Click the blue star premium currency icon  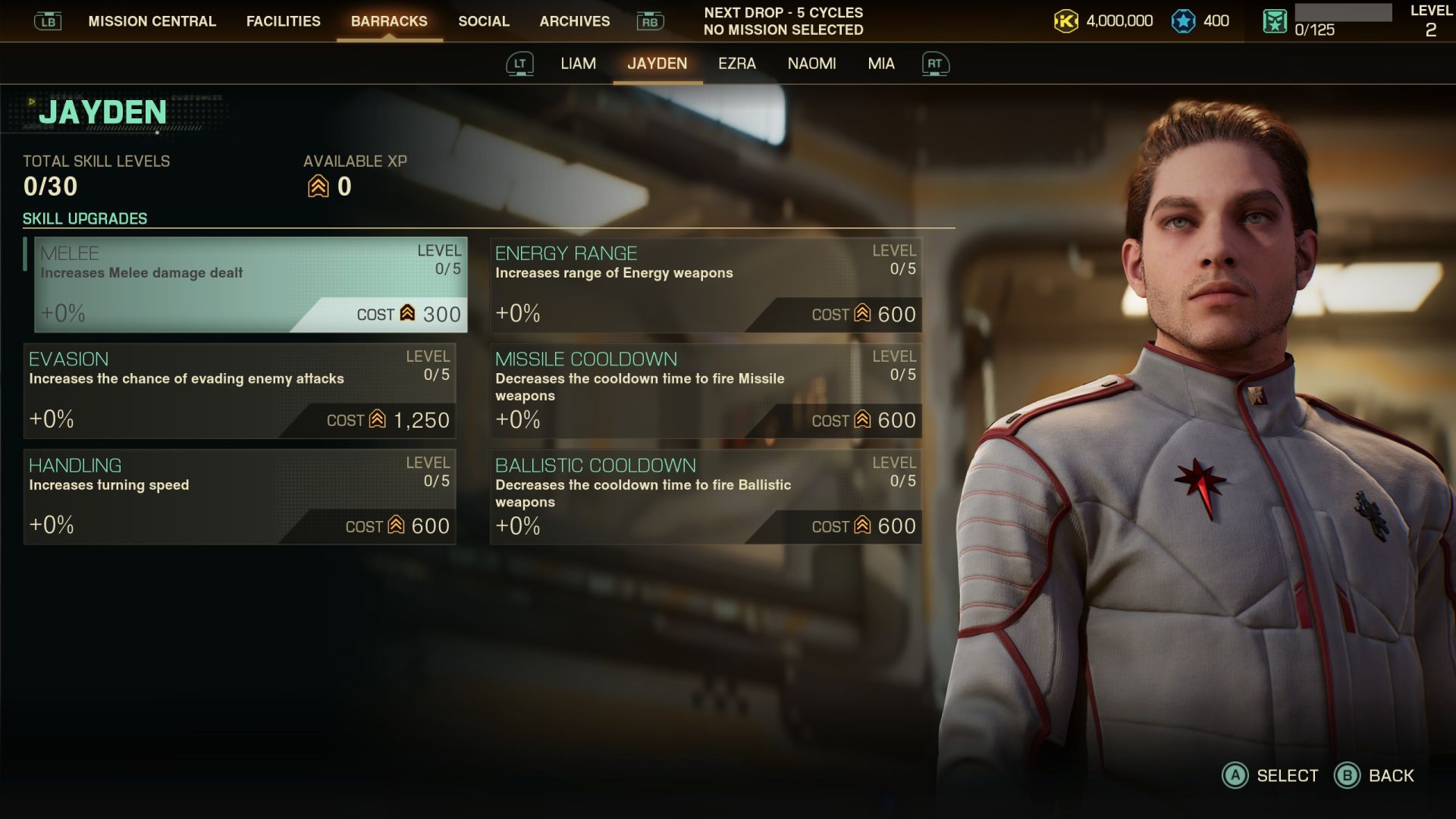pos(1183,21)
